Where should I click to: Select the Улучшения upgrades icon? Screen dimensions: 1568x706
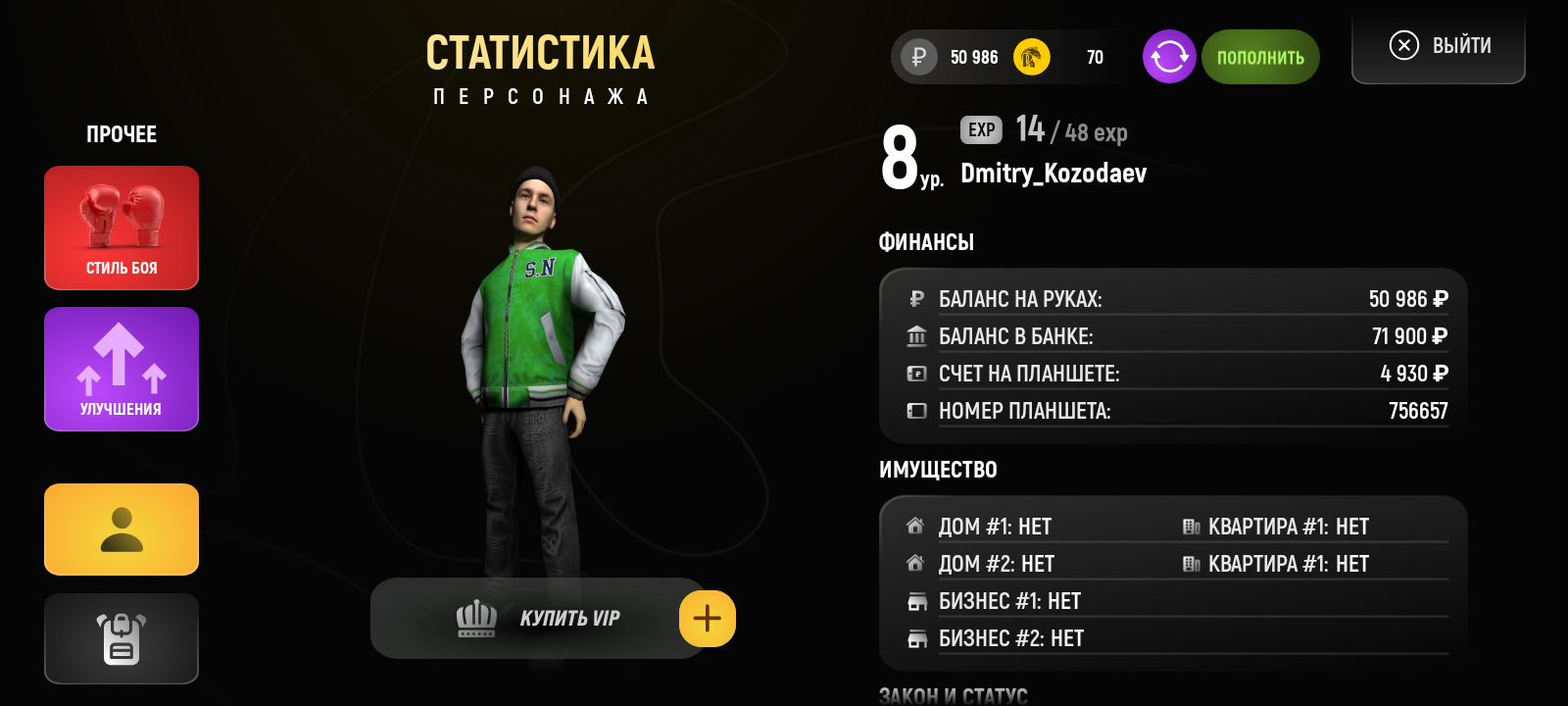(121, 369)
